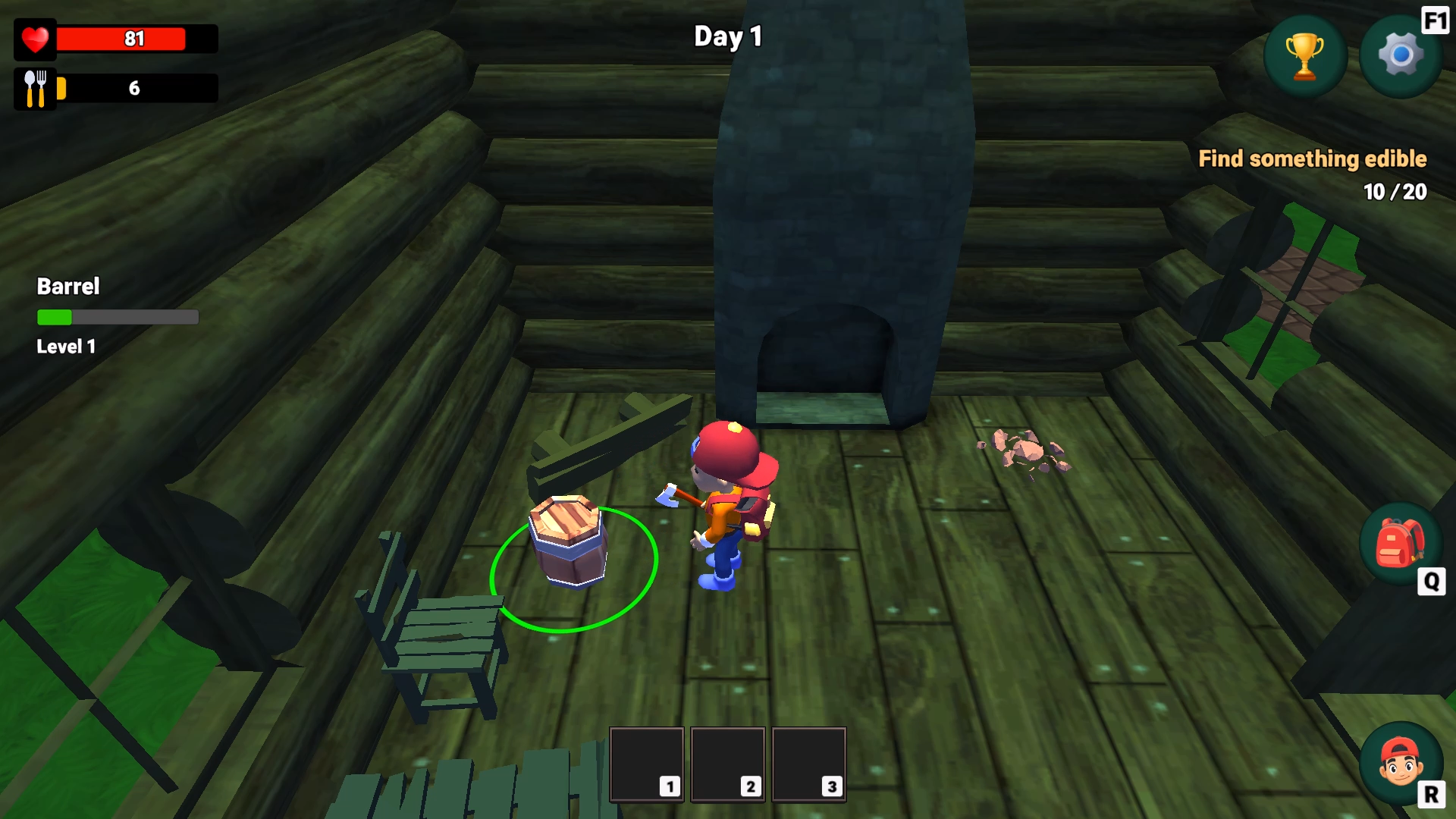1456x819 pixels.
Task: Click the hunger value 6 display
Action: click(x=135, y=87)
